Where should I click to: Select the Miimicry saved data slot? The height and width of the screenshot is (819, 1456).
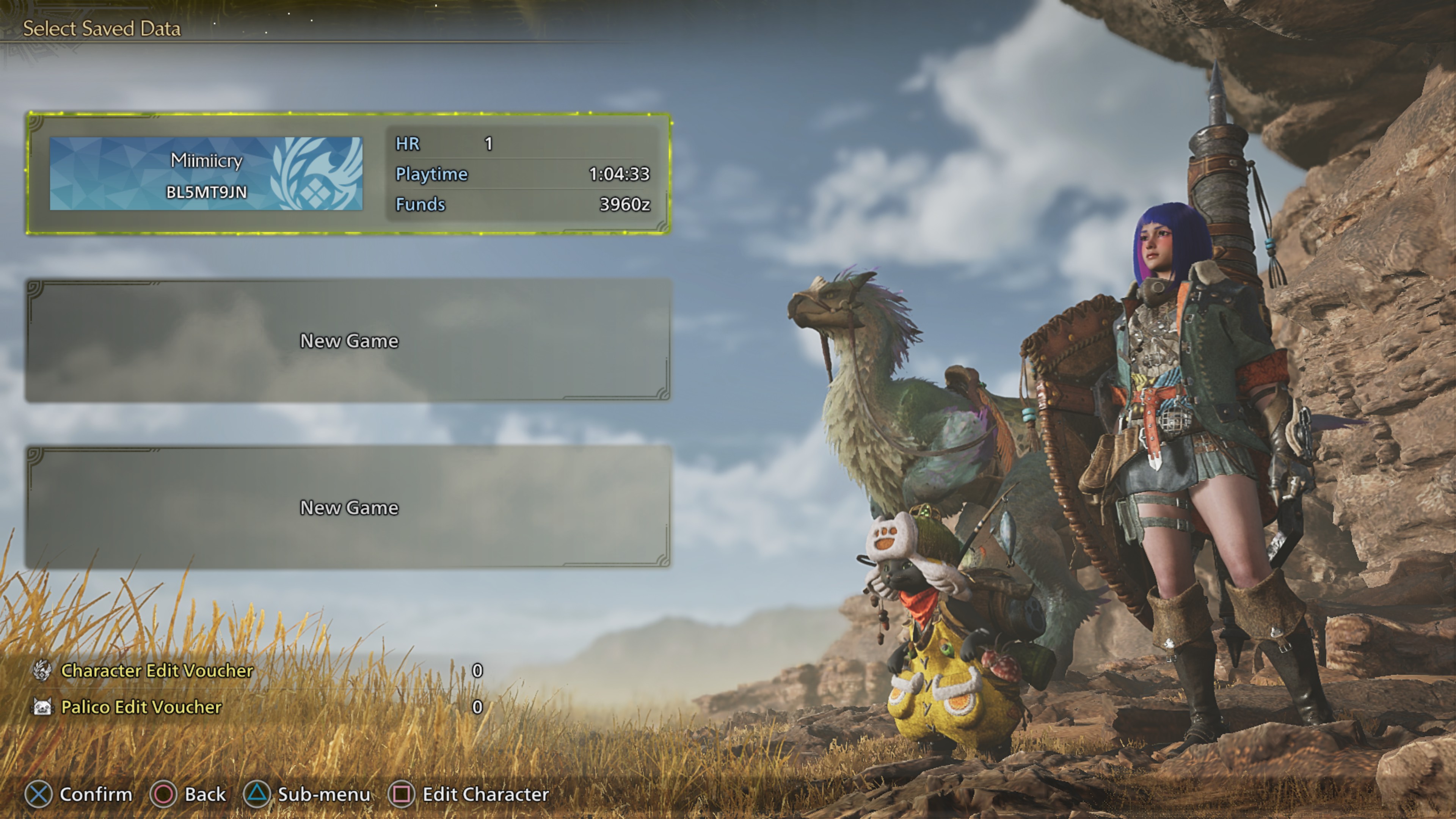point(348,174)
